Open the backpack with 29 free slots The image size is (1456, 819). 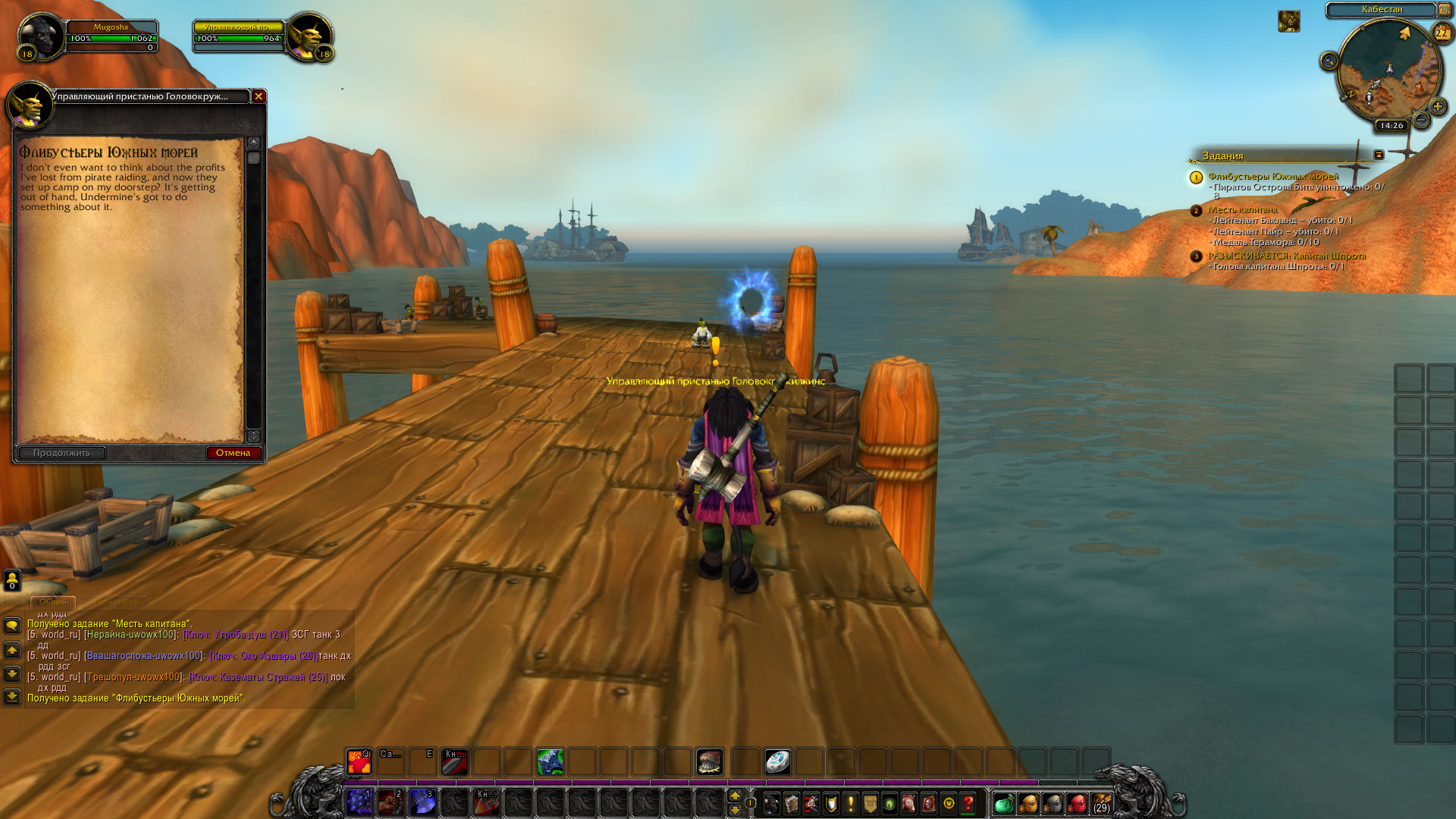[1101, 802]
